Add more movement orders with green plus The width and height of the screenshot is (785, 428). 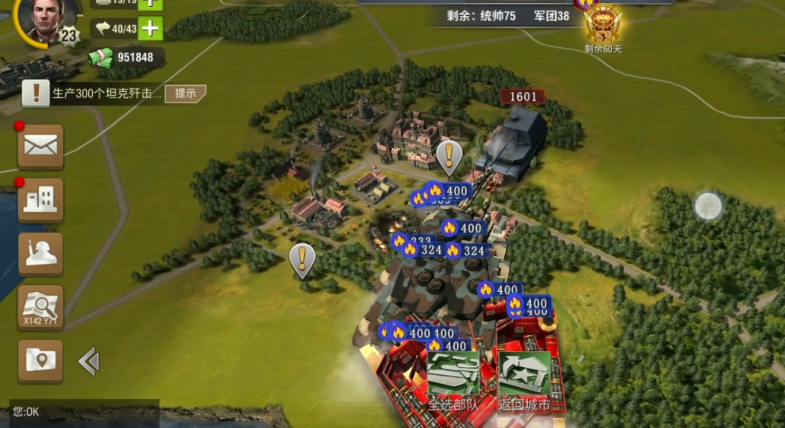(150, 28)
